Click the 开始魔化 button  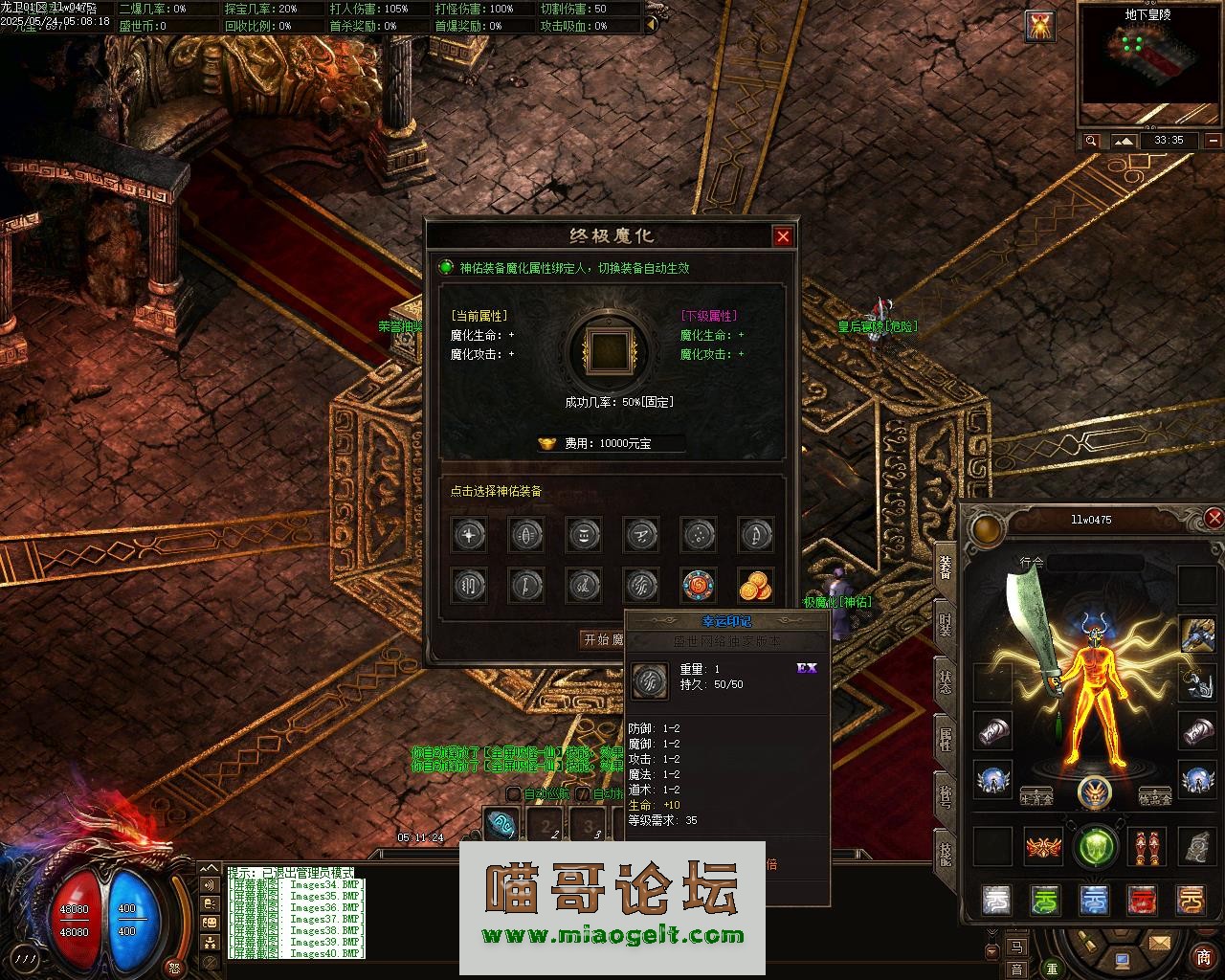602,639
